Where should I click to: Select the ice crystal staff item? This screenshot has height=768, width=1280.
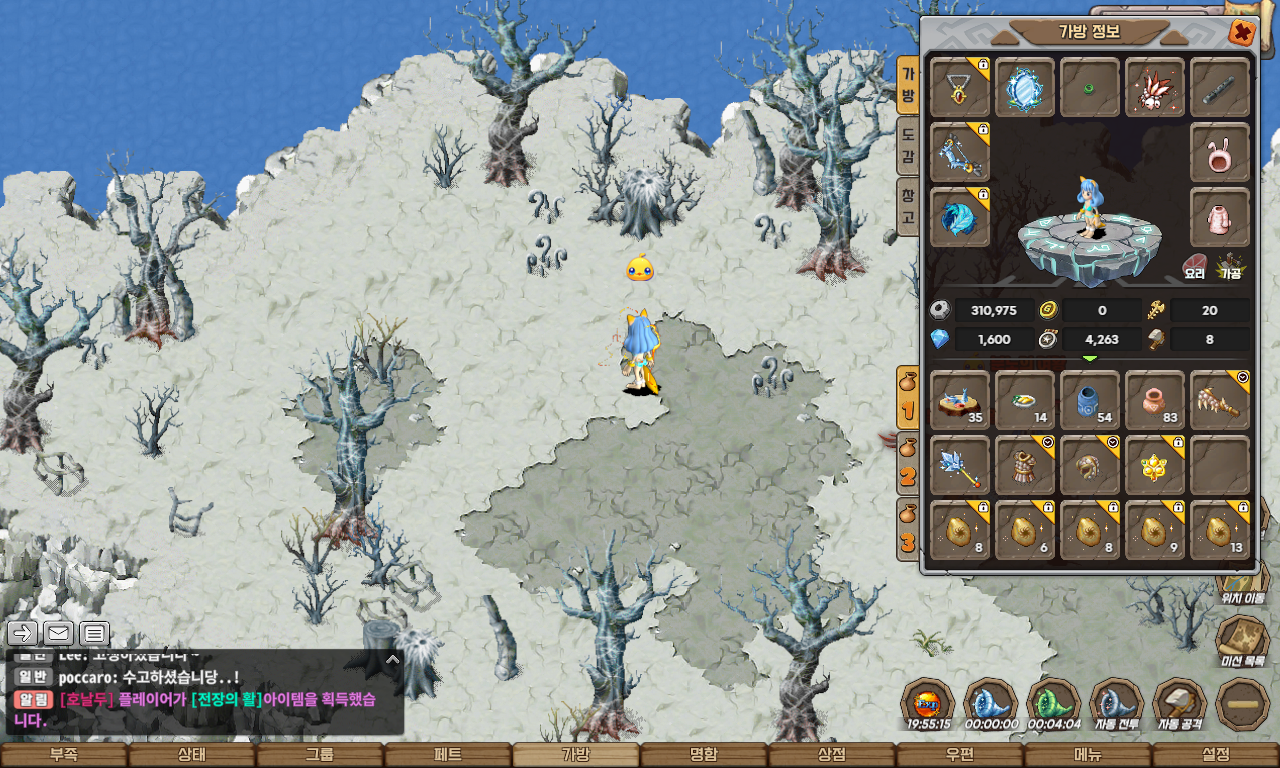pos(960,465)
